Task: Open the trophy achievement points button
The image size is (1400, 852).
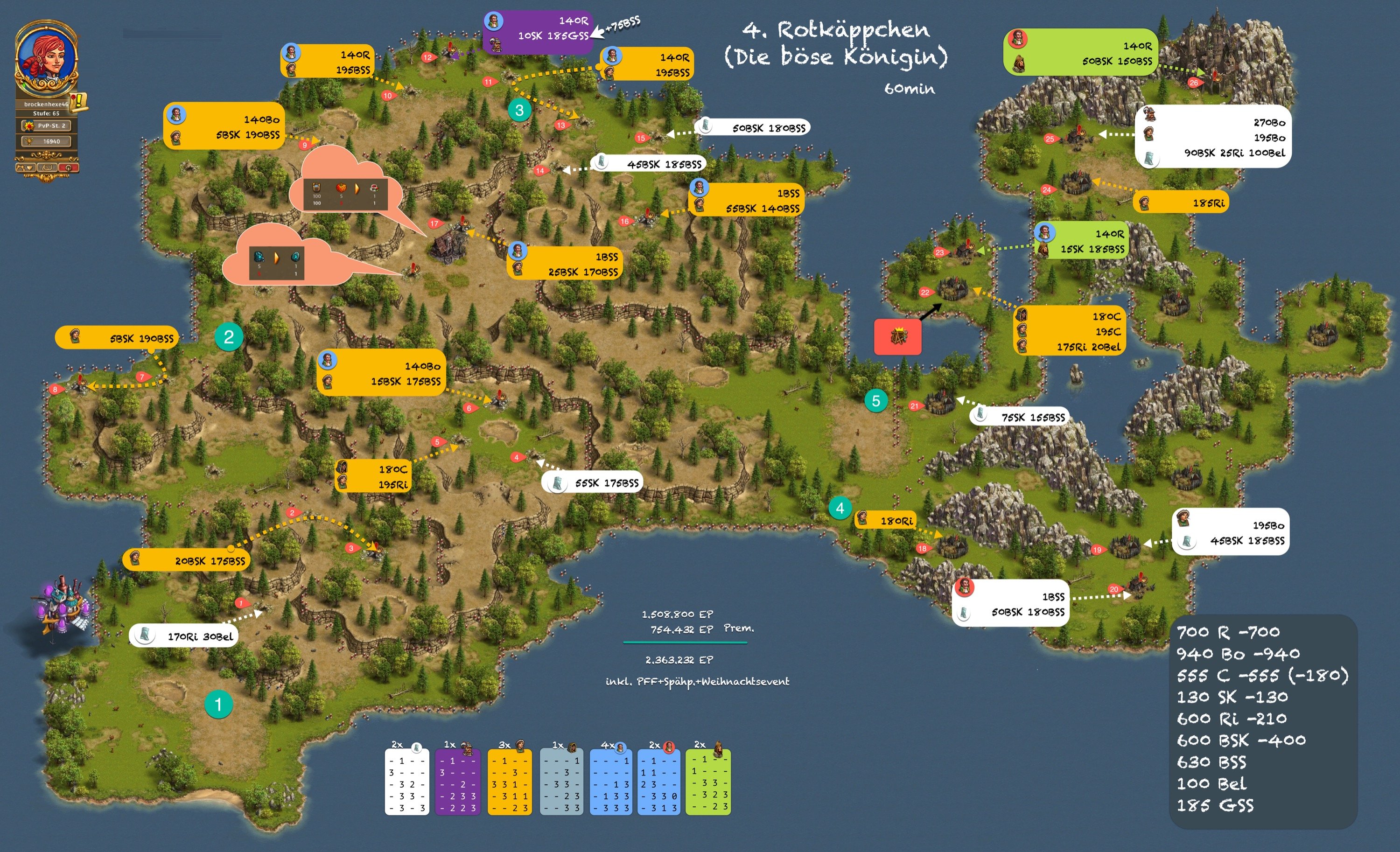Action: click(46, 141)
